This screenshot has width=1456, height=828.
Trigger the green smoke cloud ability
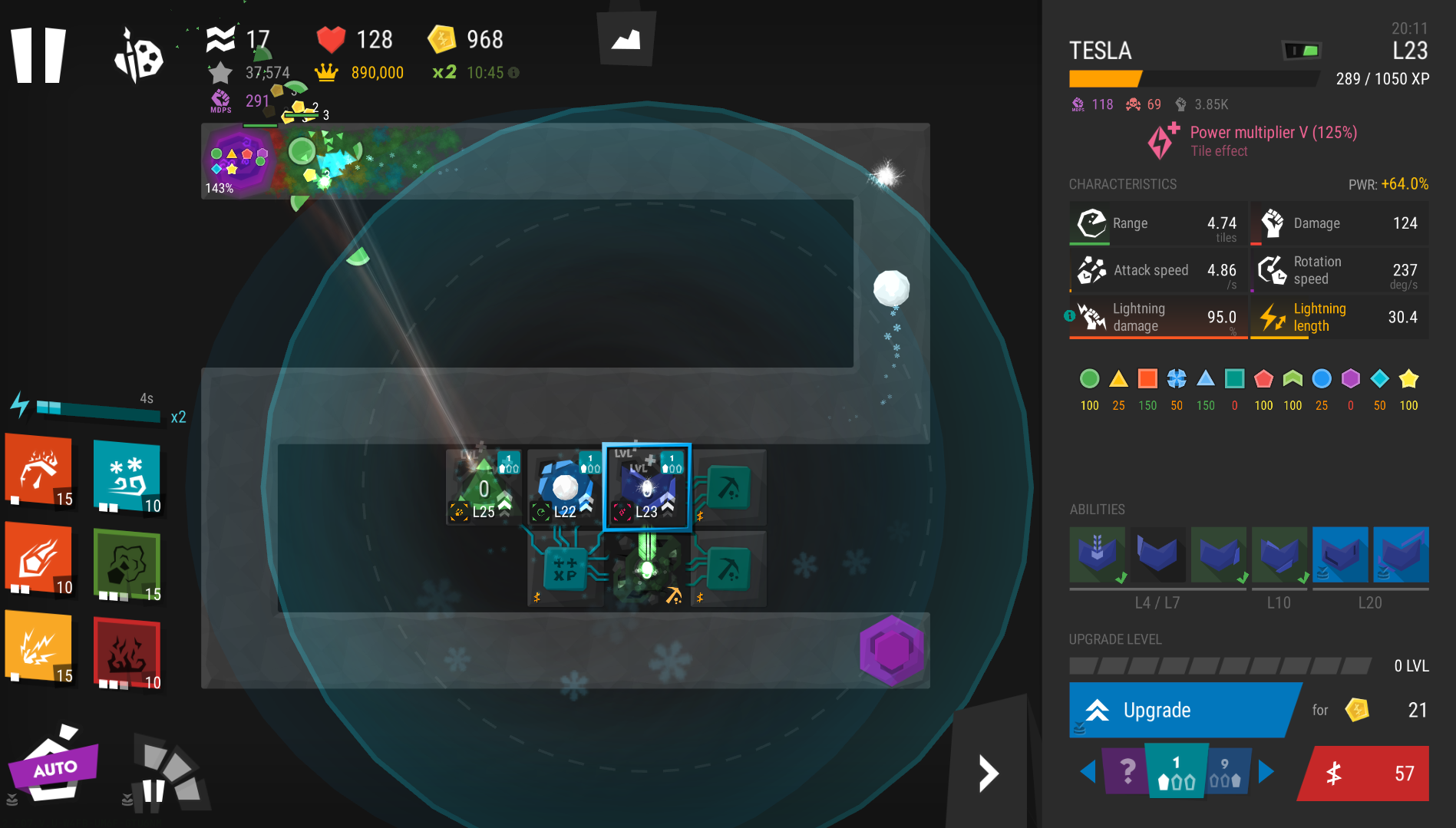pyautogui.click(x=127, y=565)
